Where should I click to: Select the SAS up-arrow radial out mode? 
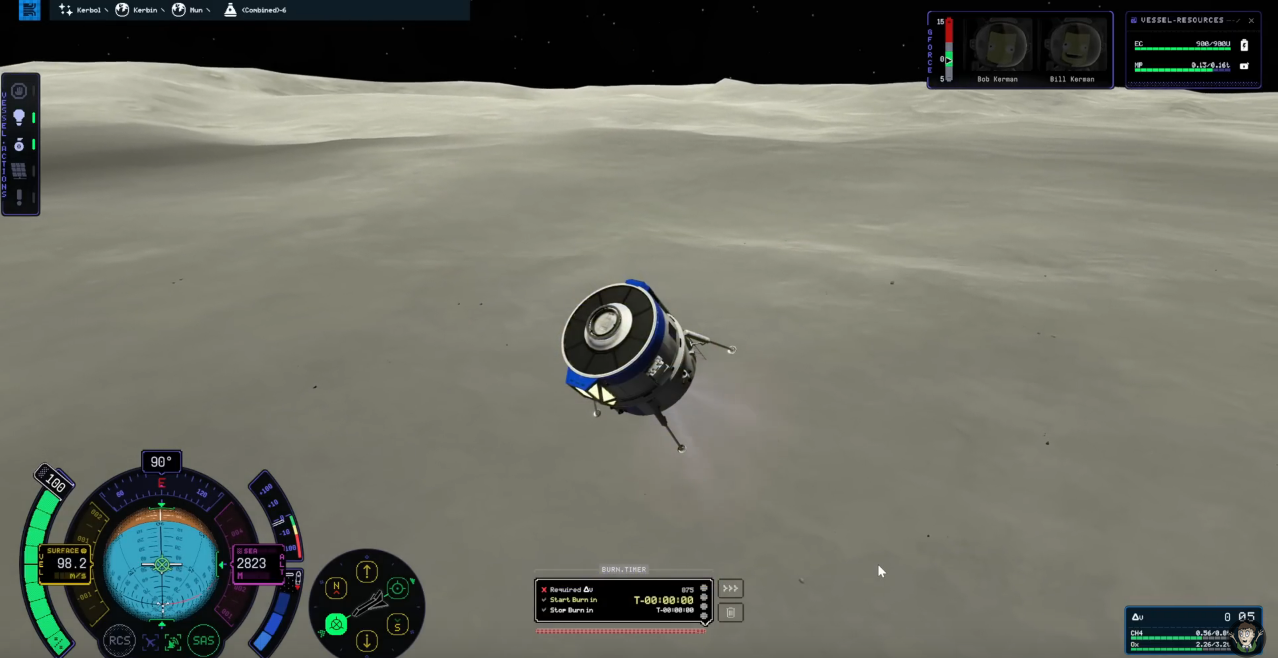pyautogui.click(x=367, y=572)
